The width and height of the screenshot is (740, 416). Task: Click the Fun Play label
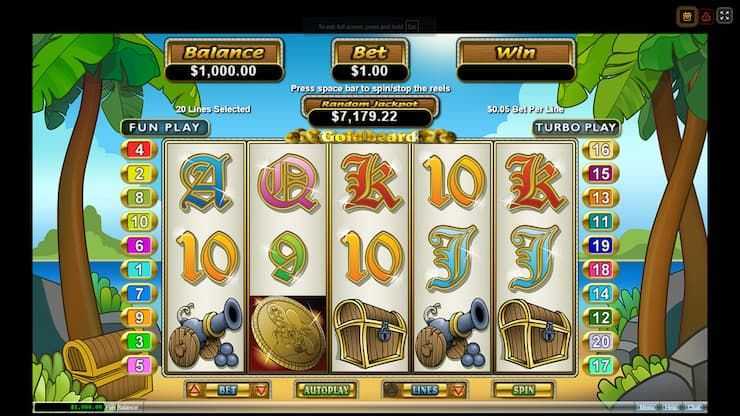[x=165, y=128]
